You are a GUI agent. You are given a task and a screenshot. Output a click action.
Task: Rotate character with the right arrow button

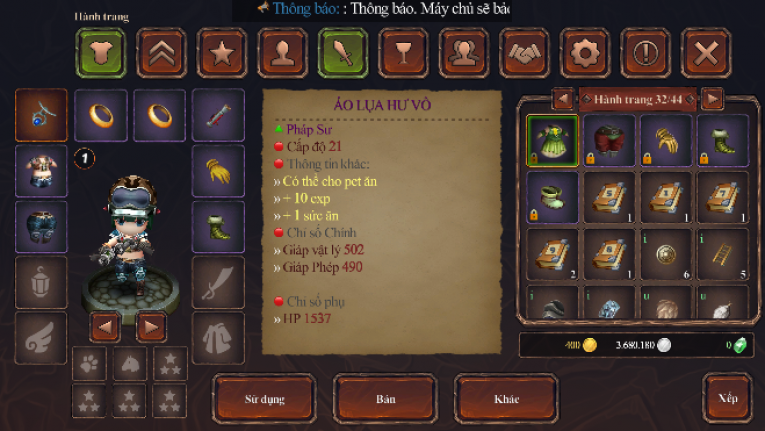(151, 326)
